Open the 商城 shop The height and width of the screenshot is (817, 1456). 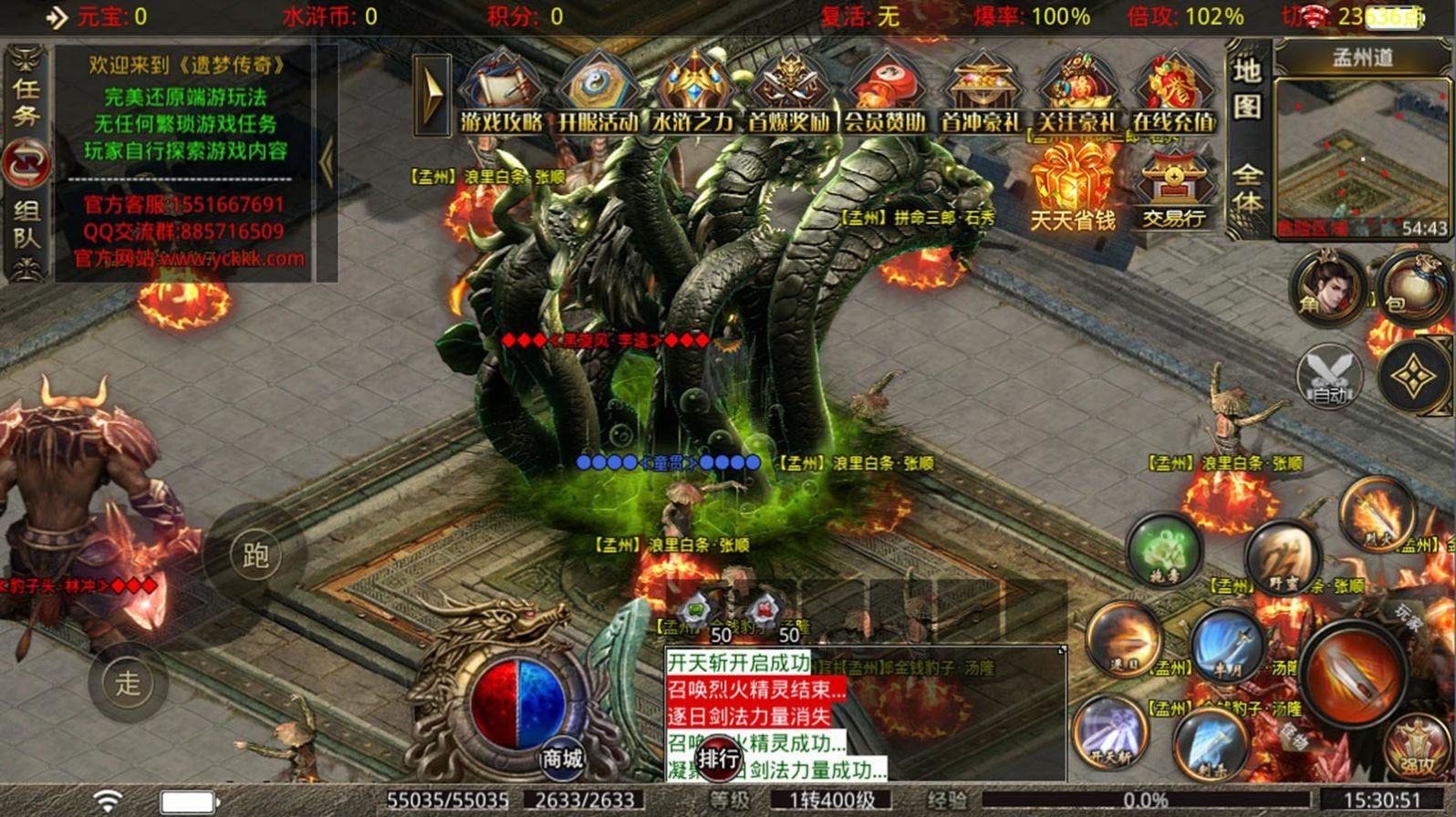(561, 756)
